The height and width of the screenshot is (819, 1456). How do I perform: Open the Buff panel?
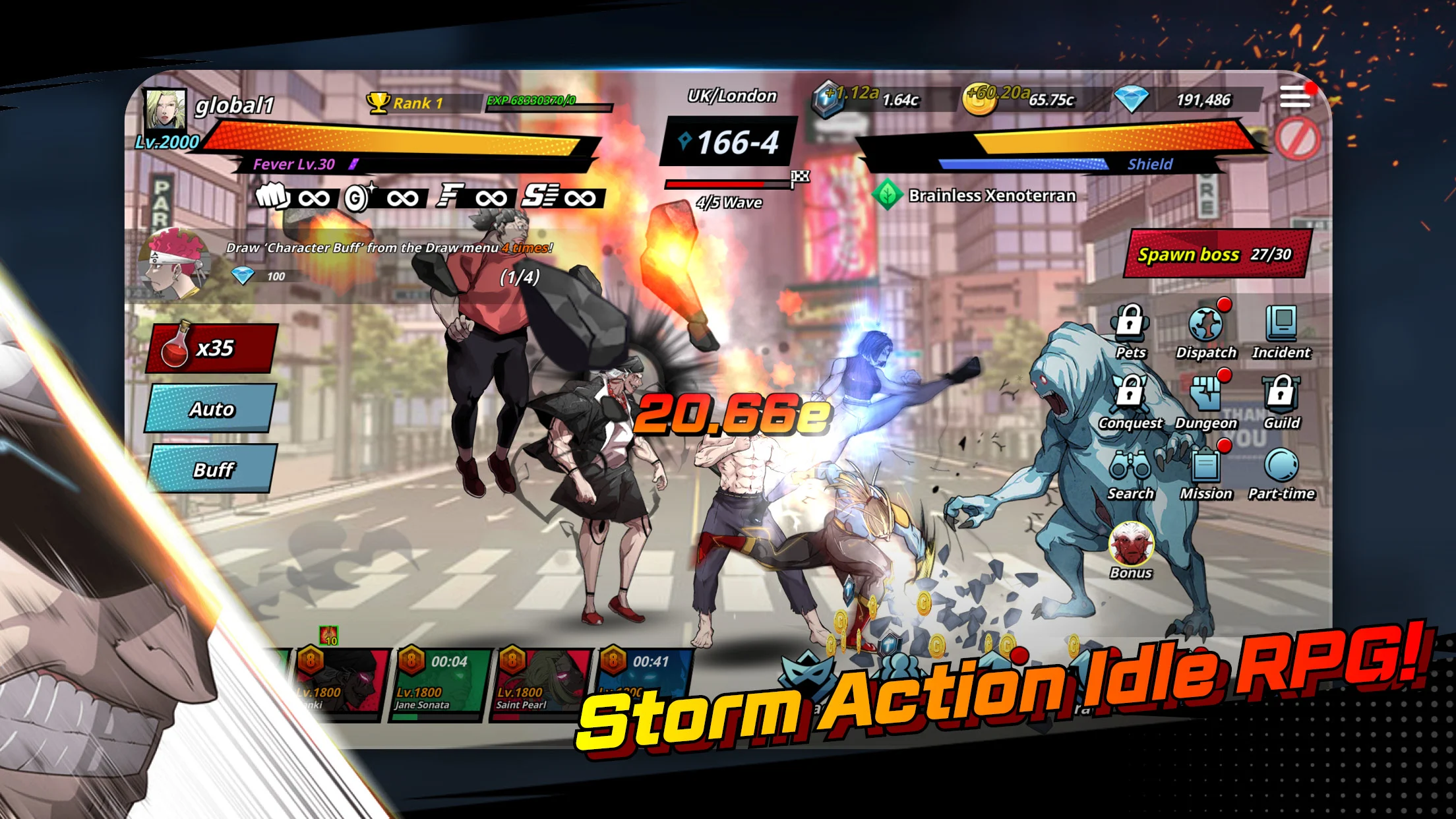[x=212, y=470]
